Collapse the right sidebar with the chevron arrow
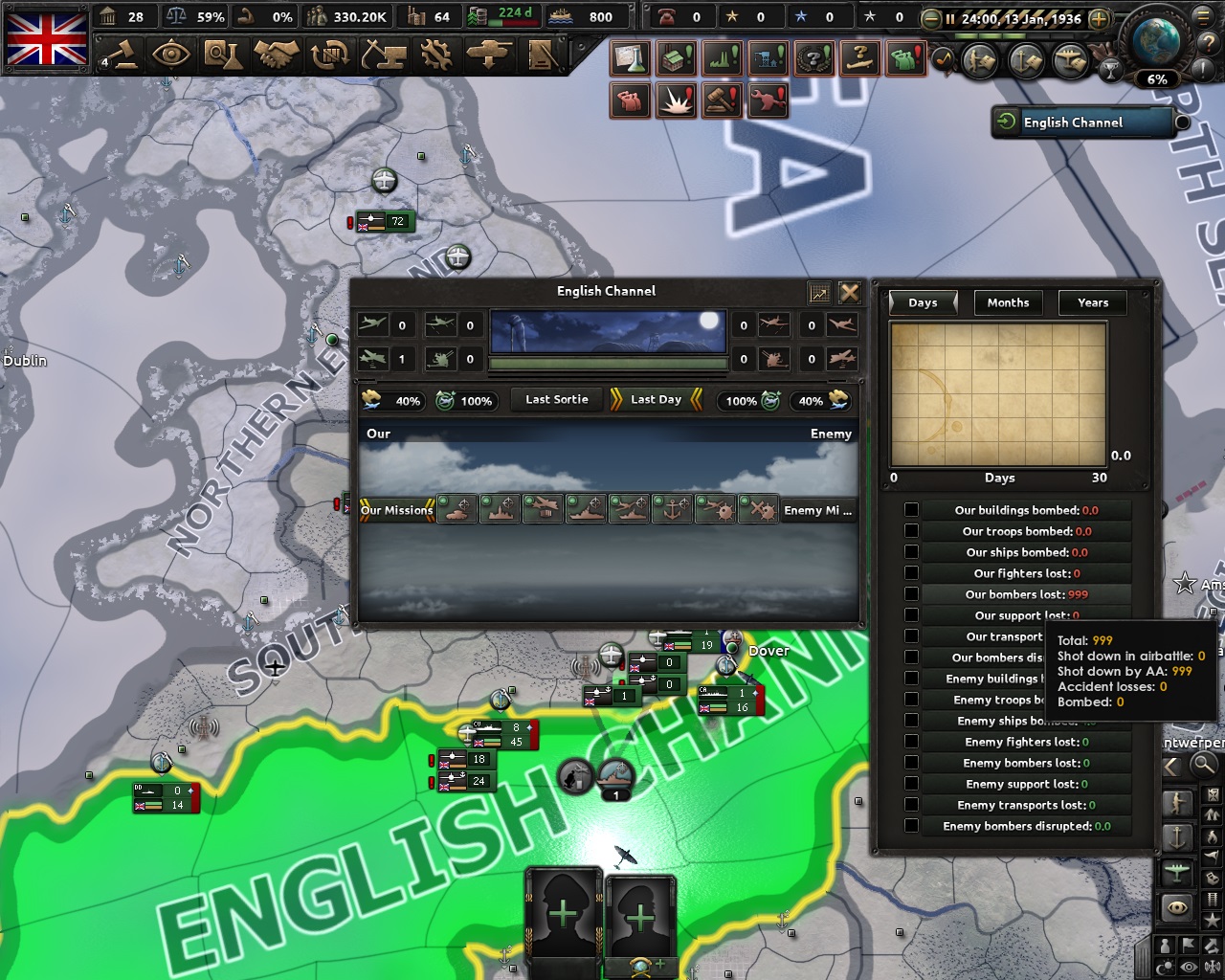 tap(1169, 766)
